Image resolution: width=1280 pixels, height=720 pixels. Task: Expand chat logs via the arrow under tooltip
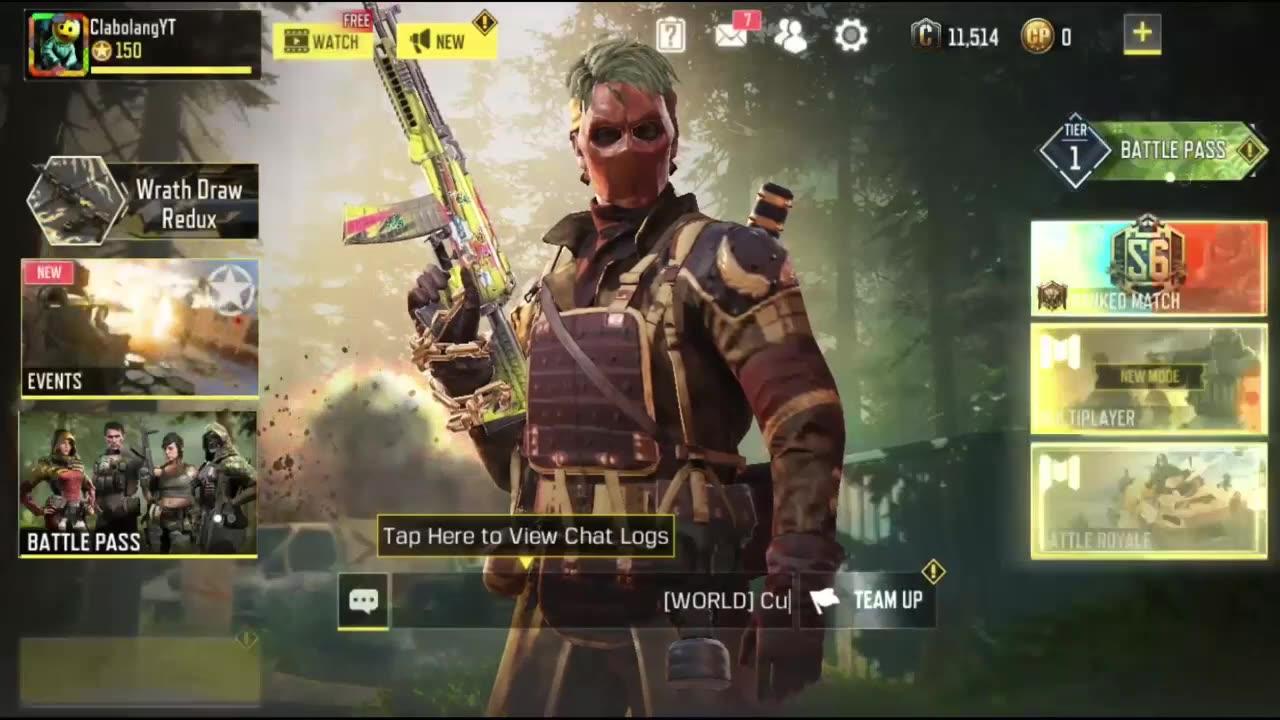[524, 563]
